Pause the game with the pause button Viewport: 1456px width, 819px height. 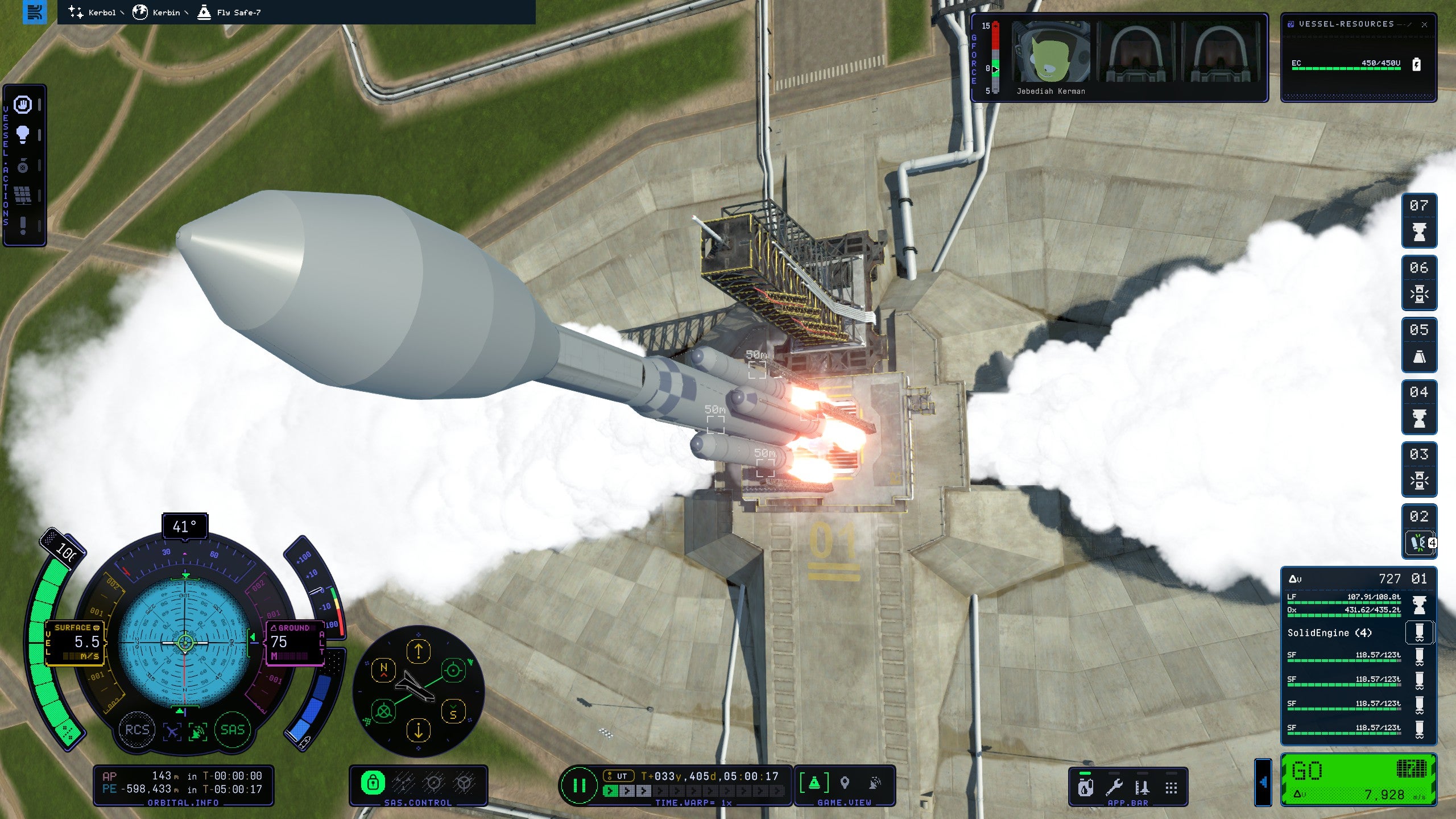pos(579,787)
